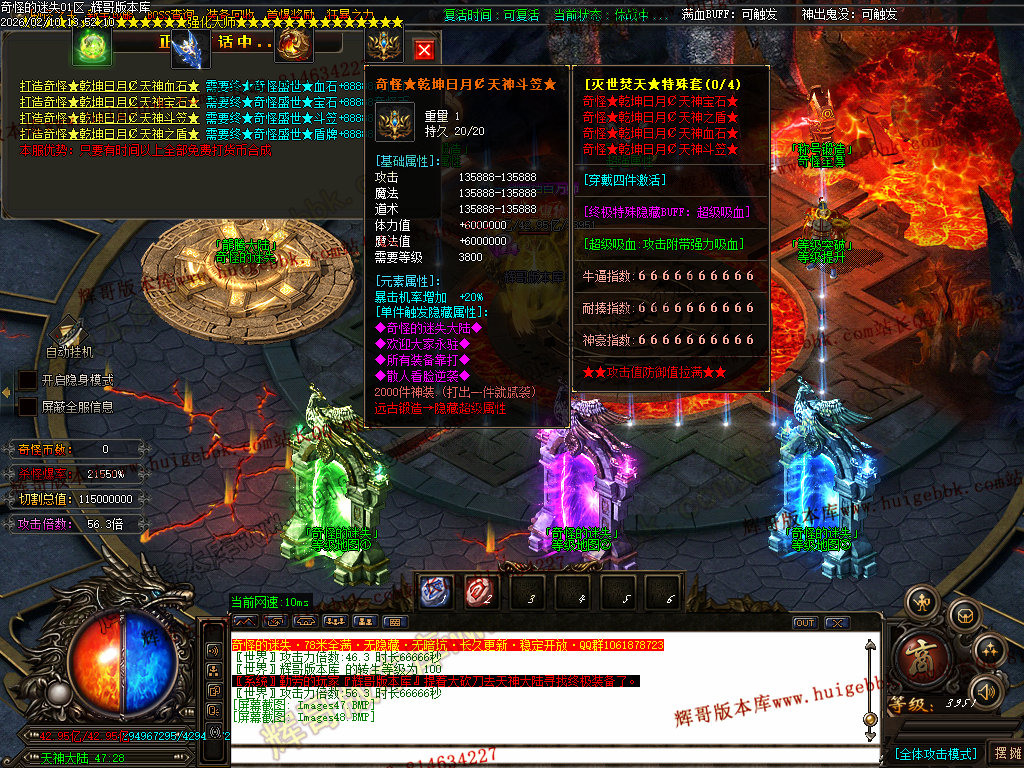The image size is (1024, 768).
Task: Use the red skill in hotbar slot 2
Action: [x=480, y=592]
